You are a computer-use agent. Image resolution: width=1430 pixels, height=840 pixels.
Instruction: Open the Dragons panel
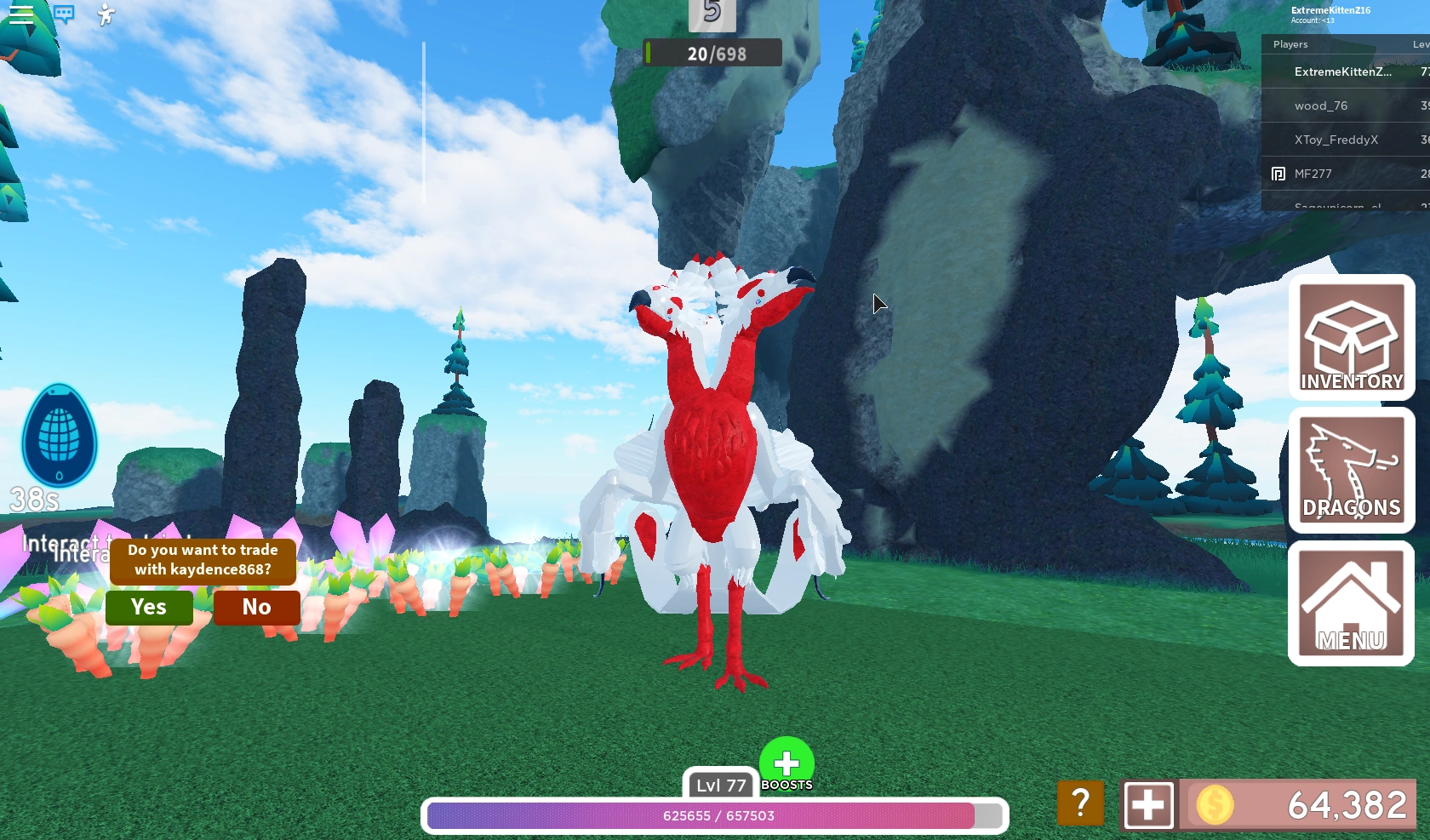pyautogui.click(x=1352, y=471)
